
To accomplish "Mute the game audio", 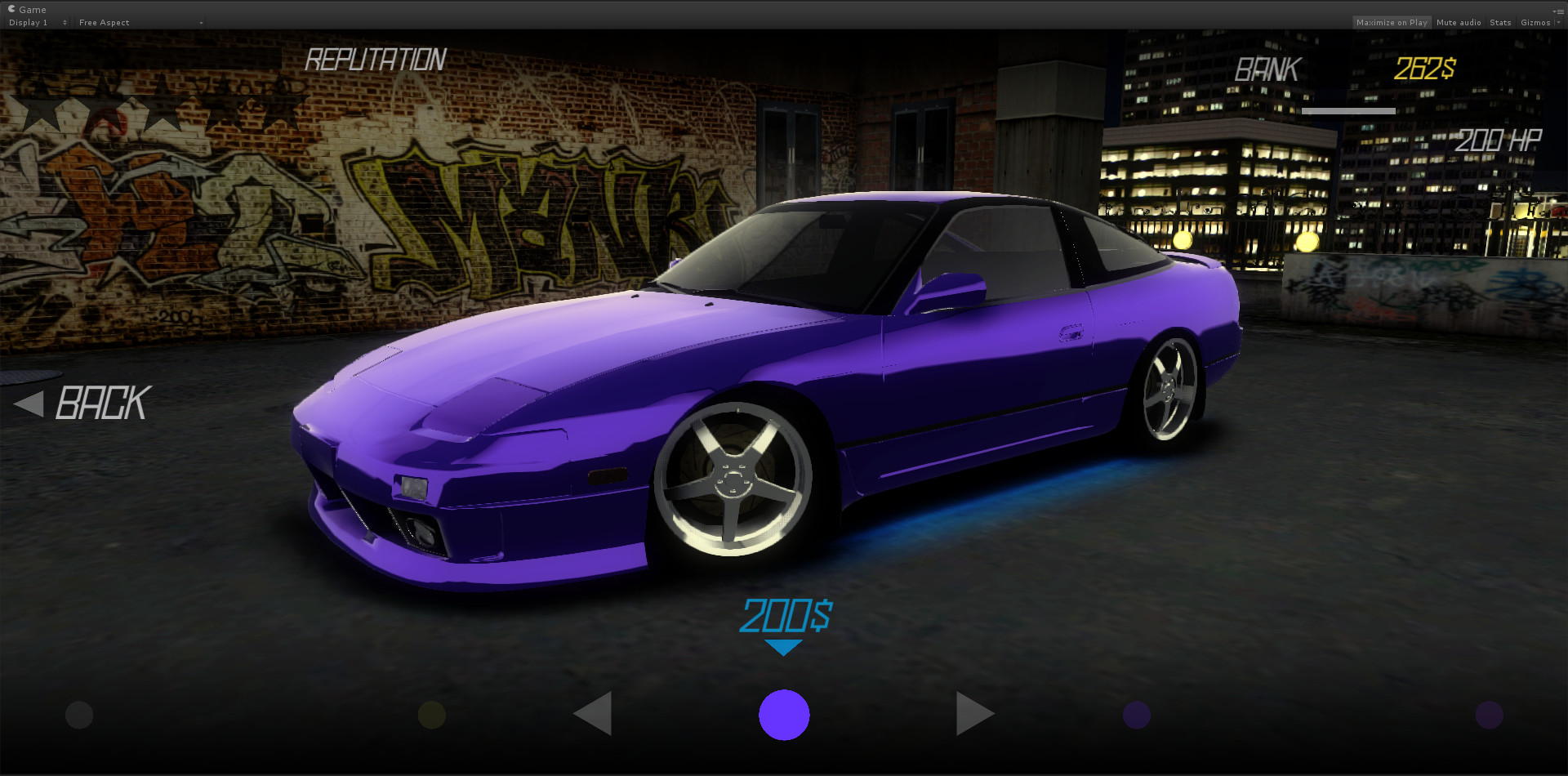I will pyautogui.click(x=1459, y=22).
